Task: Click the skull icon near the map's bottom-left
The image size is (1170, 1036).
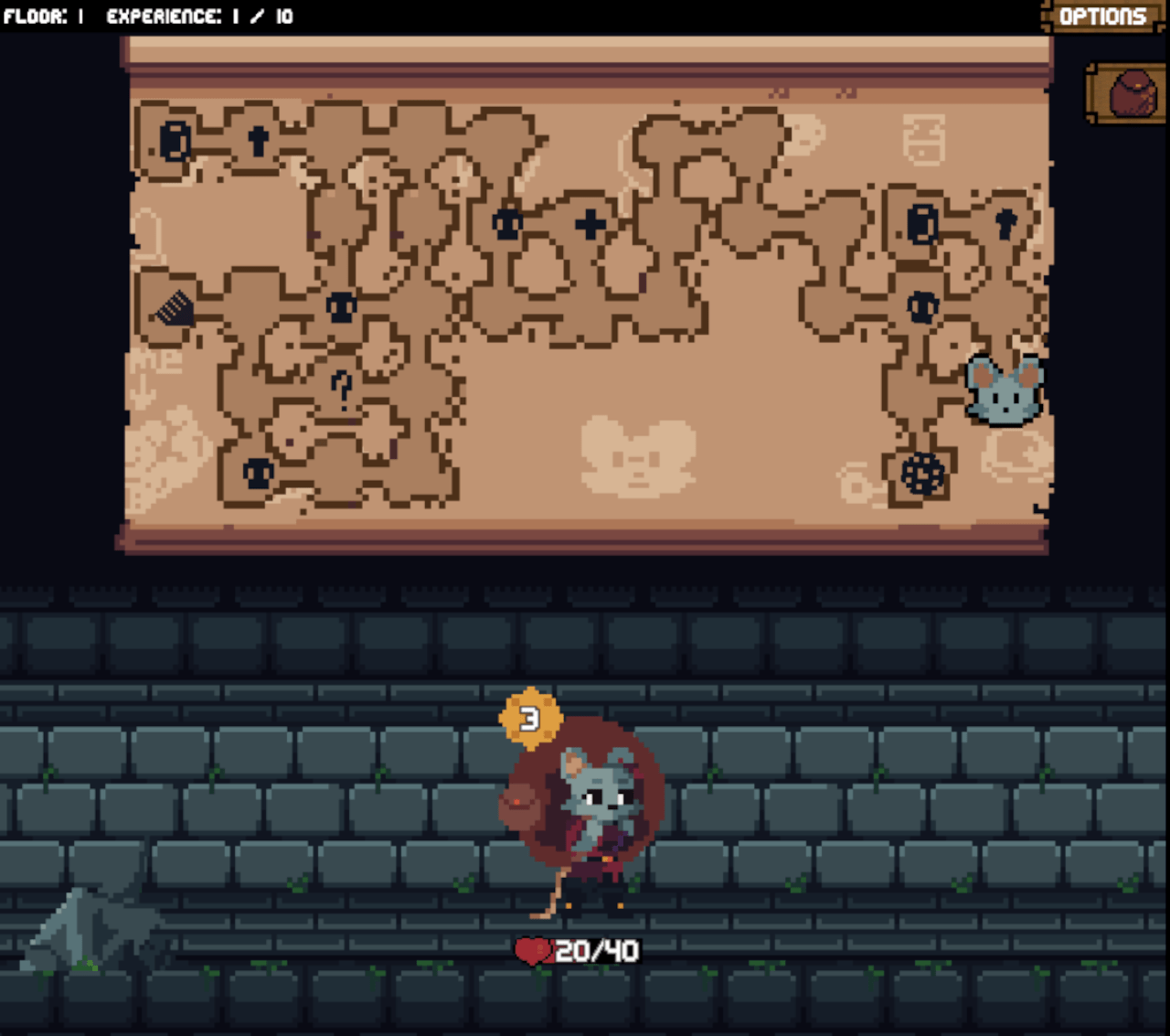Action: pyautogui.click(x=256, y=473)
